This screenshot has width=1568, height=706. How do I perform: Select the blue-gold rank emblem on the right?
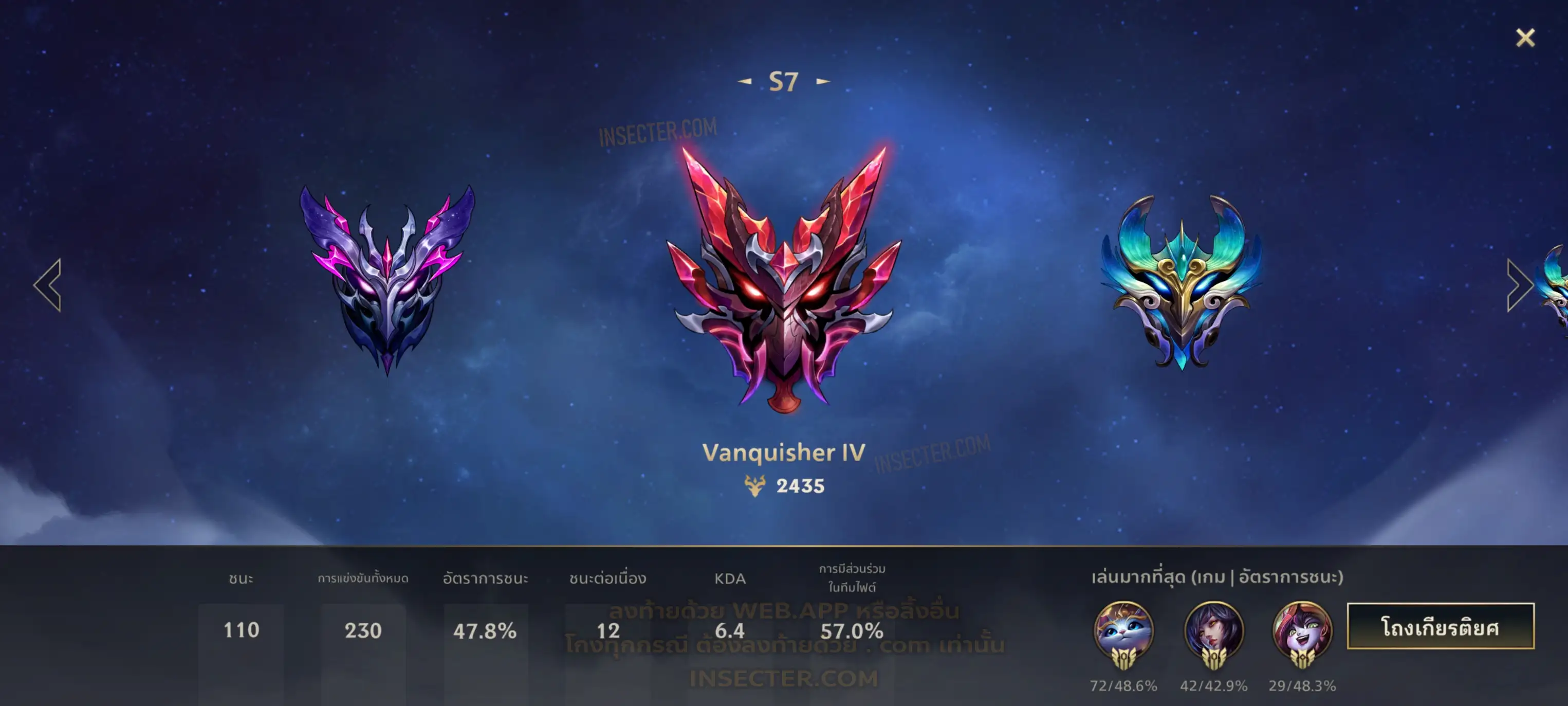coord(1181,281)
